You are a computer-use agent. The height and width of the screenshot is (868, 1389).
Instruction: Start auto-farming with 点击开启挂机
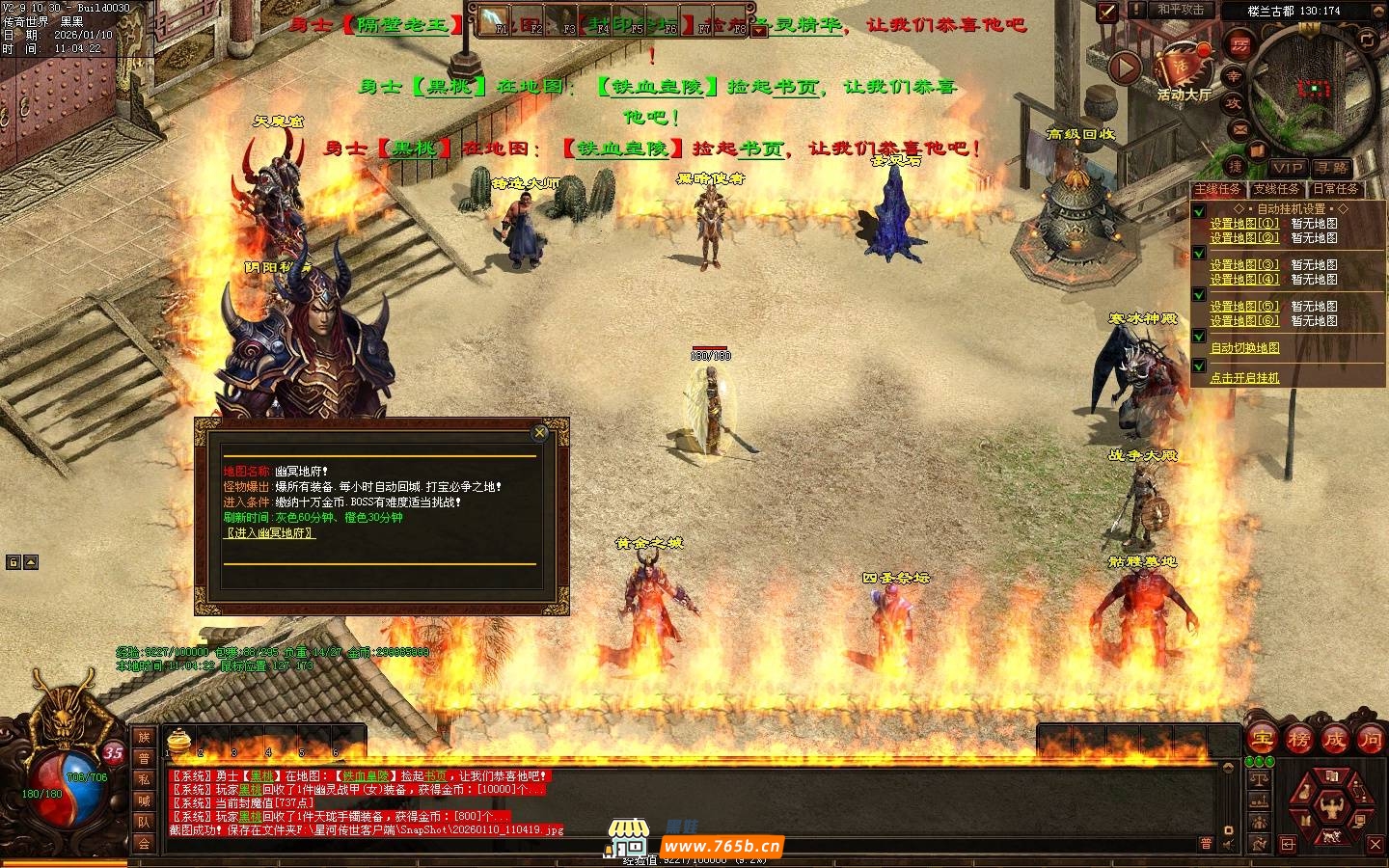(1244, 378)
